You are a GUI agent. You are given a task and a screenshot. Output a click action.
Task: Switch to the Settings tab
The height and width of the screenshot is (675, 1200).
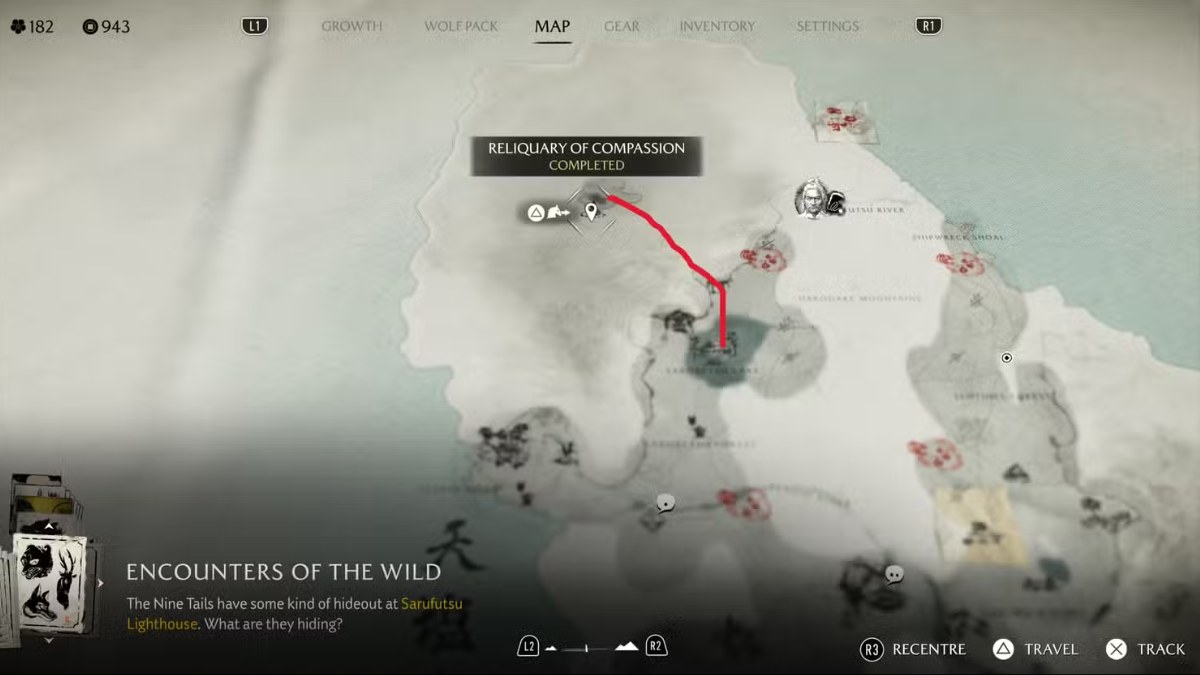pyautogui.click(x=827, y=26)
